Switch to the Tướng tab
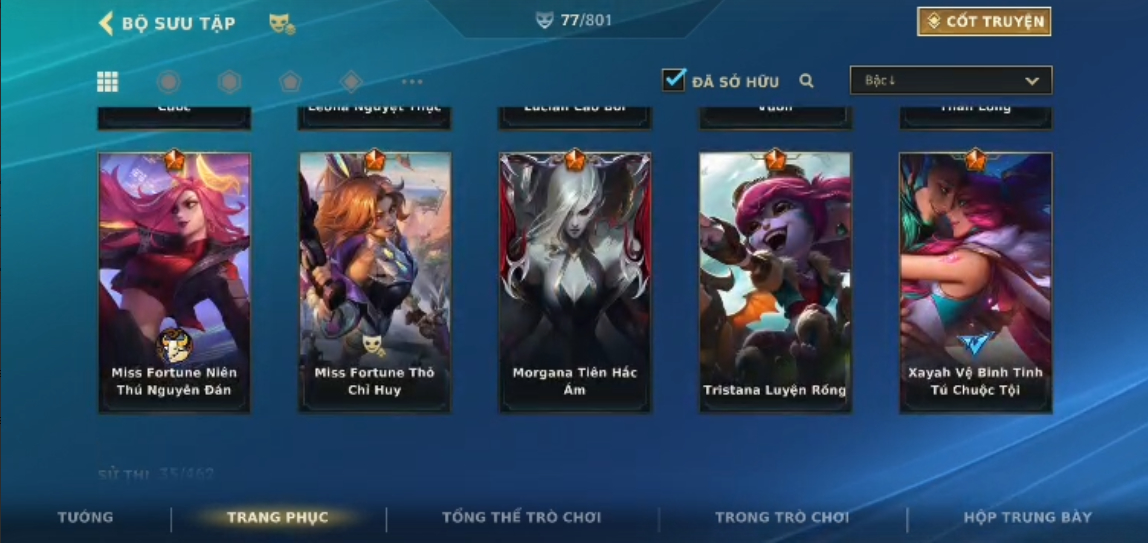Screen dimensions: 1148x543 point(85,517)
